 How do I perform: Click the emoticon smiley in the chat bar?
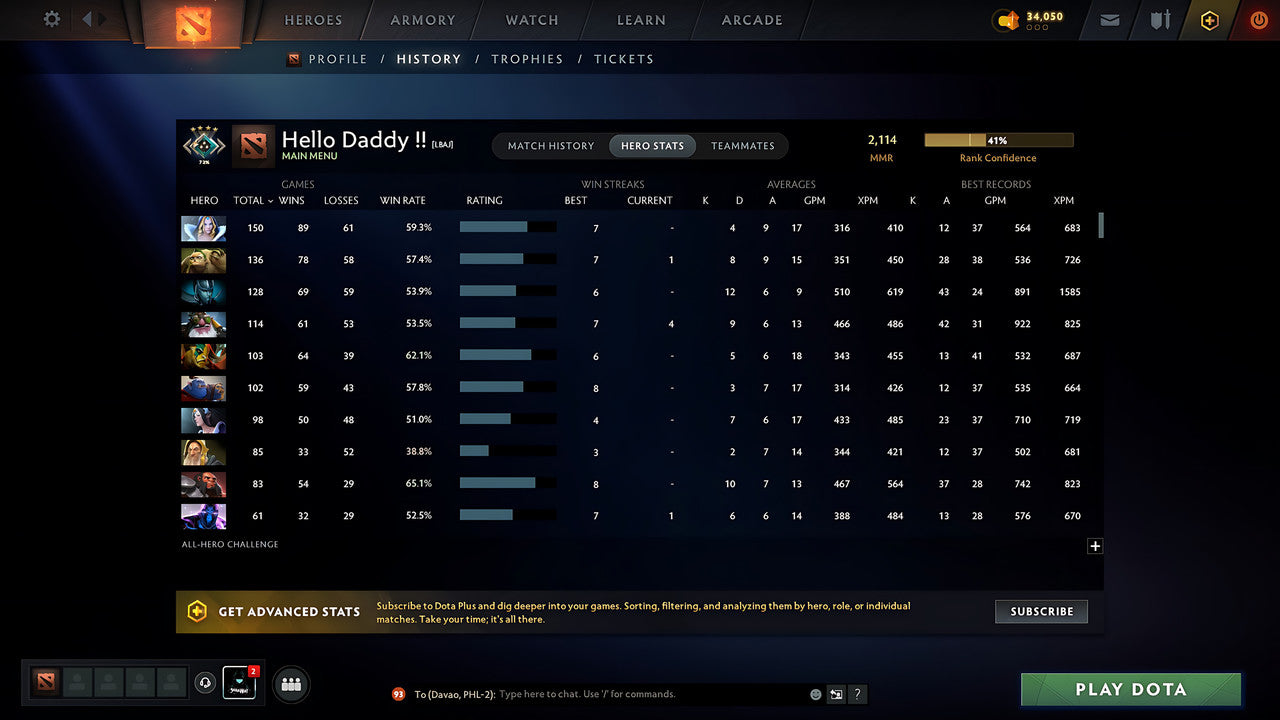point(814,694)
